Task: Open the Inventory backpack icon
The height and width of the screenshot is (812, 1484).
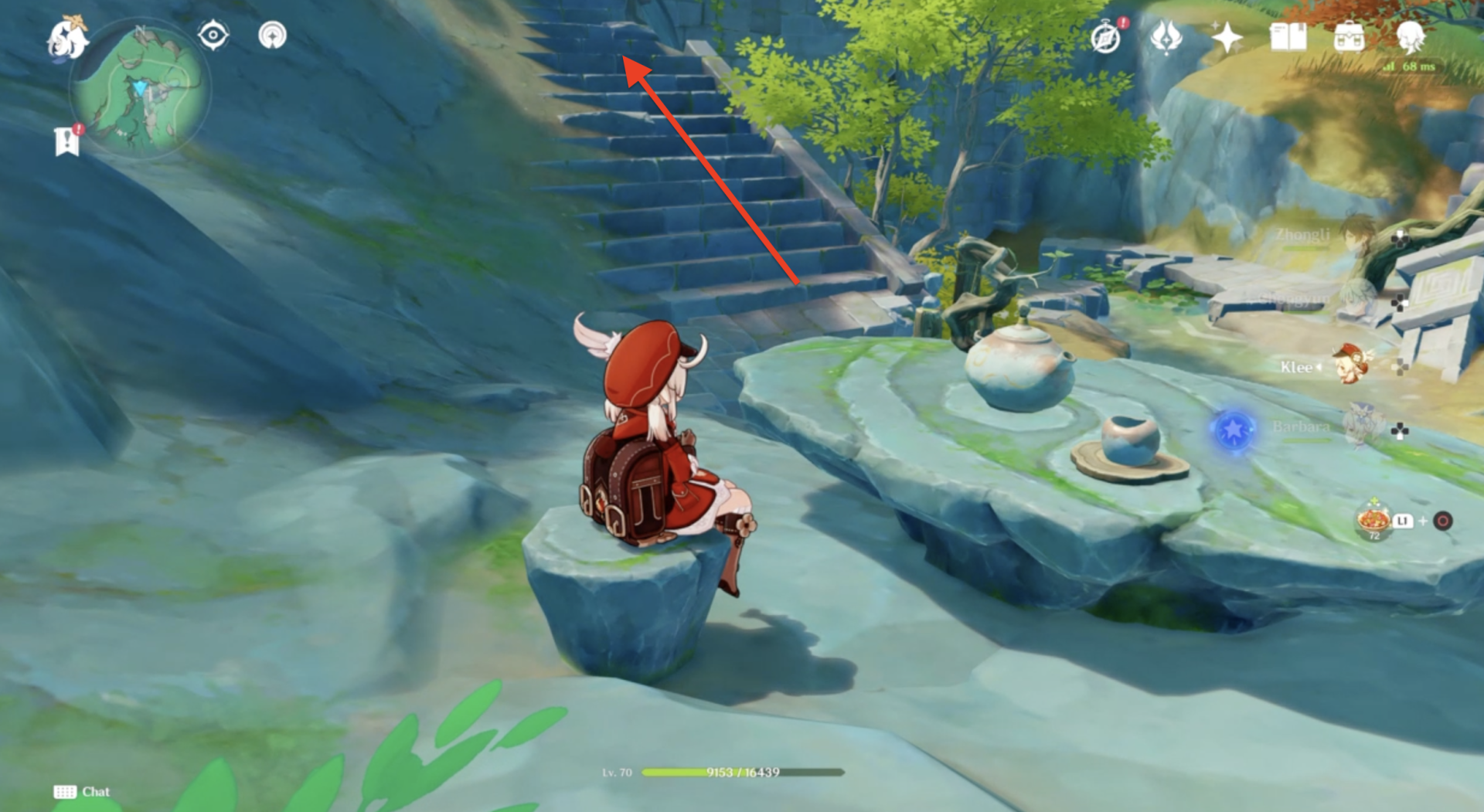Action: 1350,37
